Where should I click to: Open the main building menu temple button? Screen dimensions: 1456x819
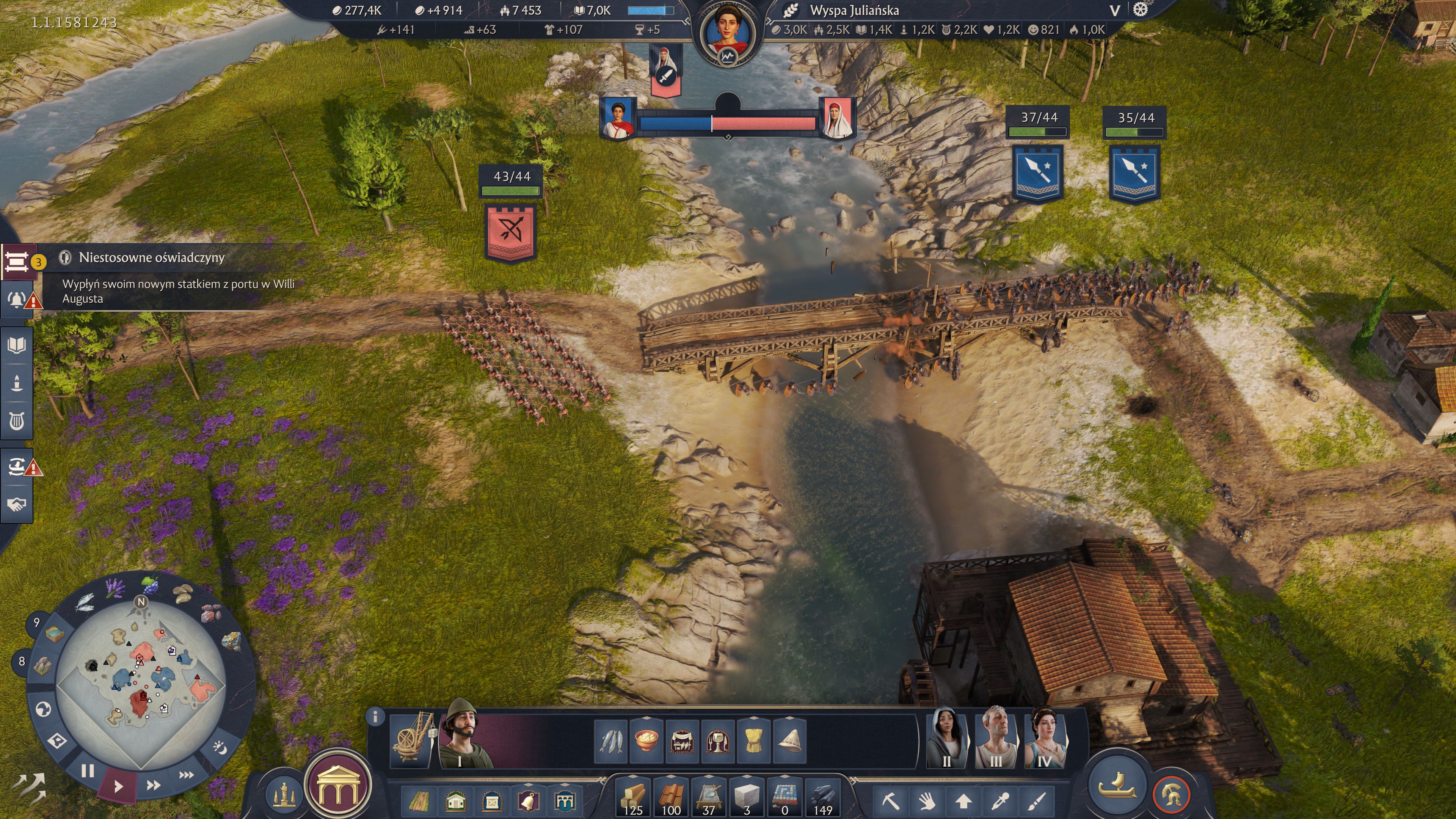click(x=338, y=786)
